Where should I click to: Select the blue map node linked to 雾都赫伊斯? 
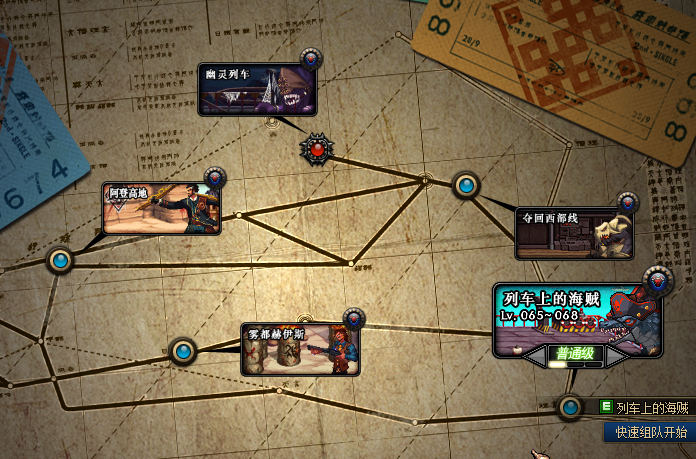[183, 351]
